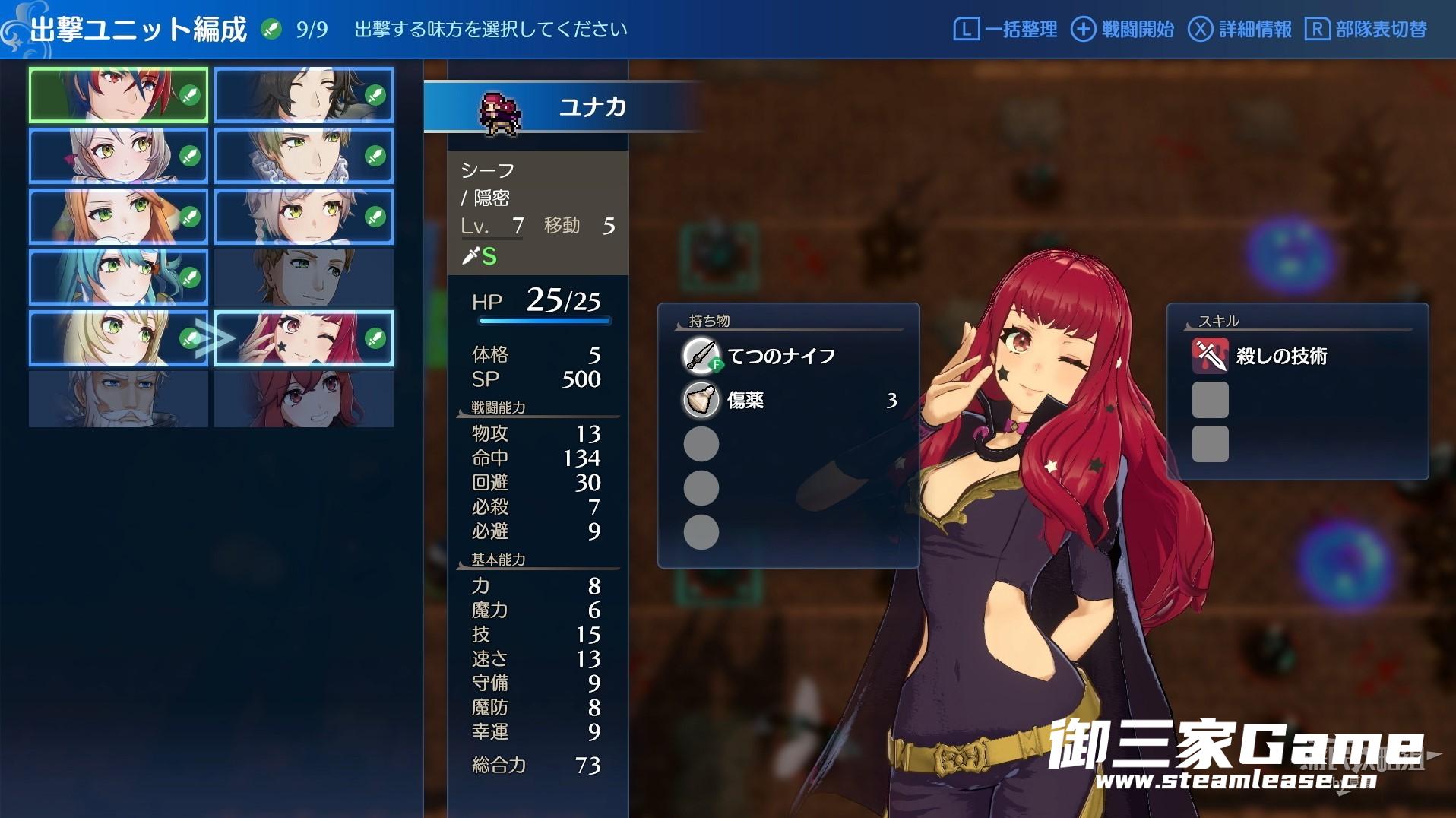Select the blonde girl's portrait
Viewport: 1456px width, 818px height.
click(118, 338)
